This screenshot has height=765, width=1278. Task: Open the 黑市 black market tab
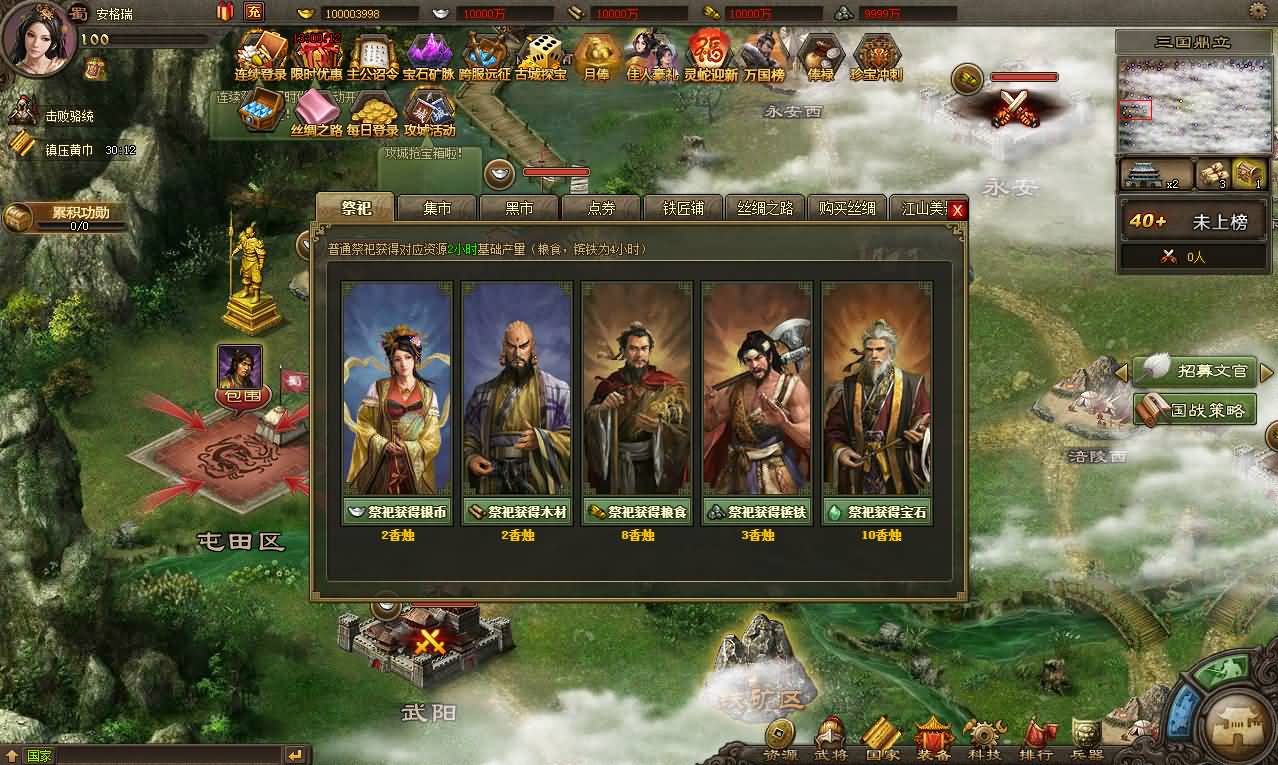[519, 208]
